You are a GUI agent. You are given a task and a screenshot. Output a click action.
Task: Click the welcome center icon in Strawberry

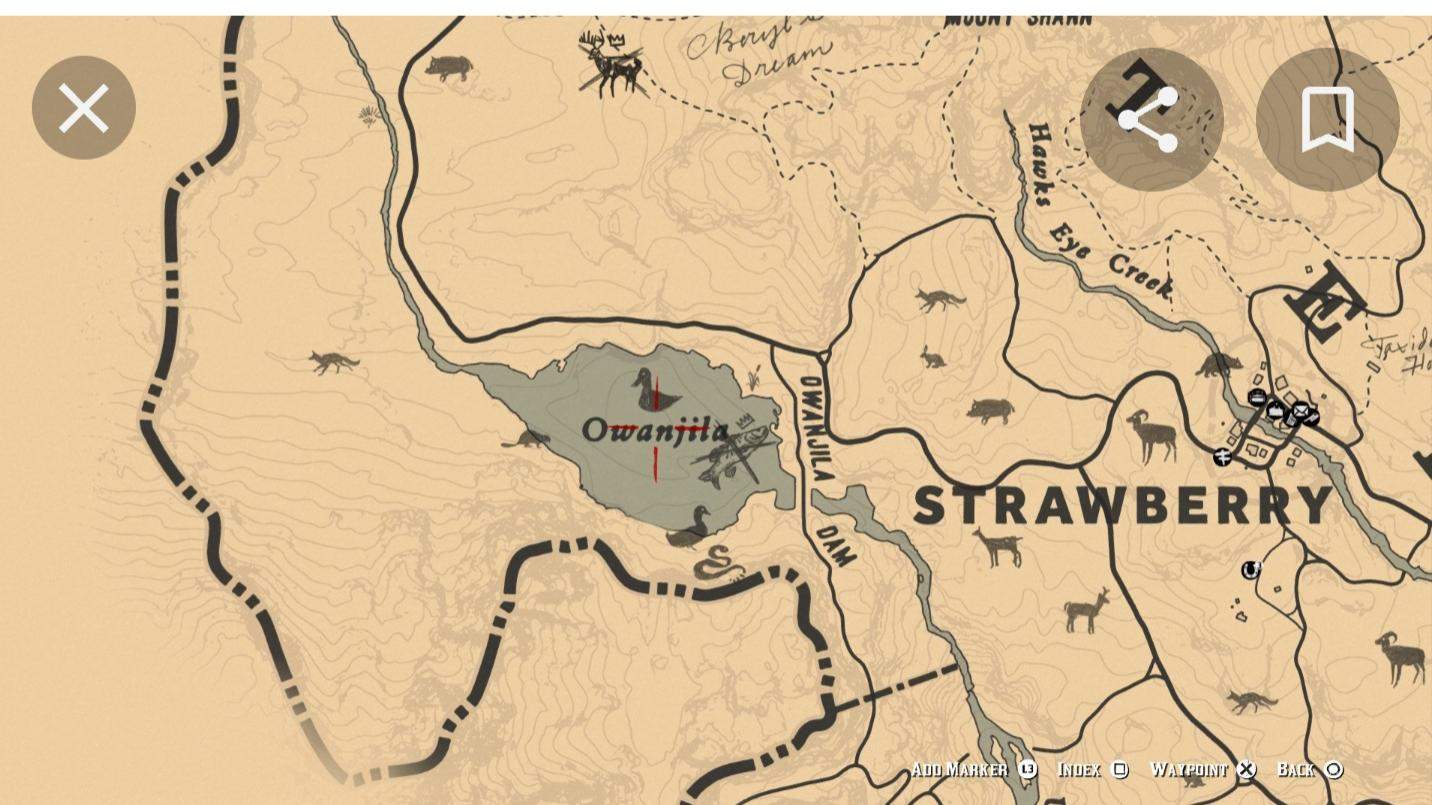[1276, 411]
